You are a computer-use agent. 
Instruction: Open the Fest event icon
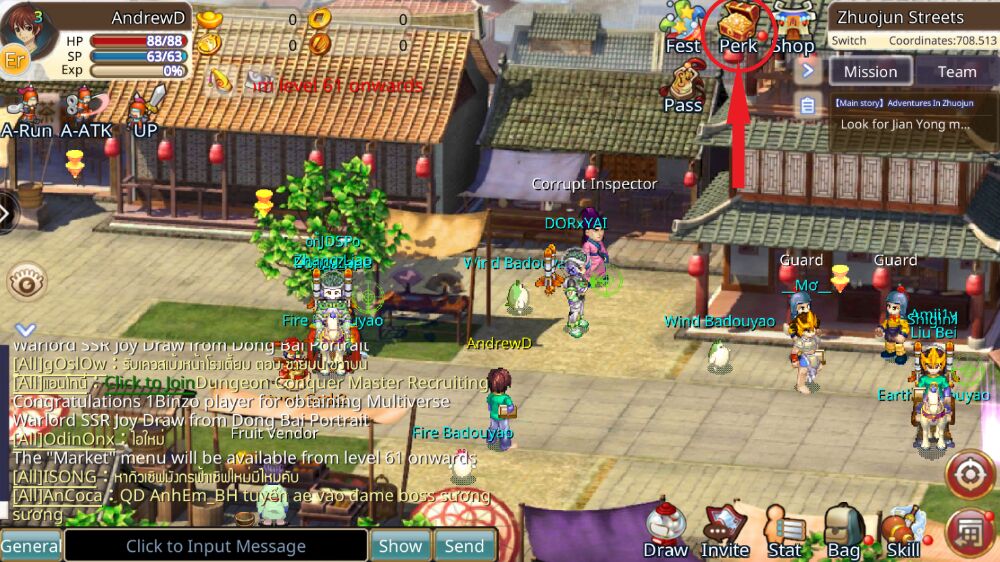[683, 27]
